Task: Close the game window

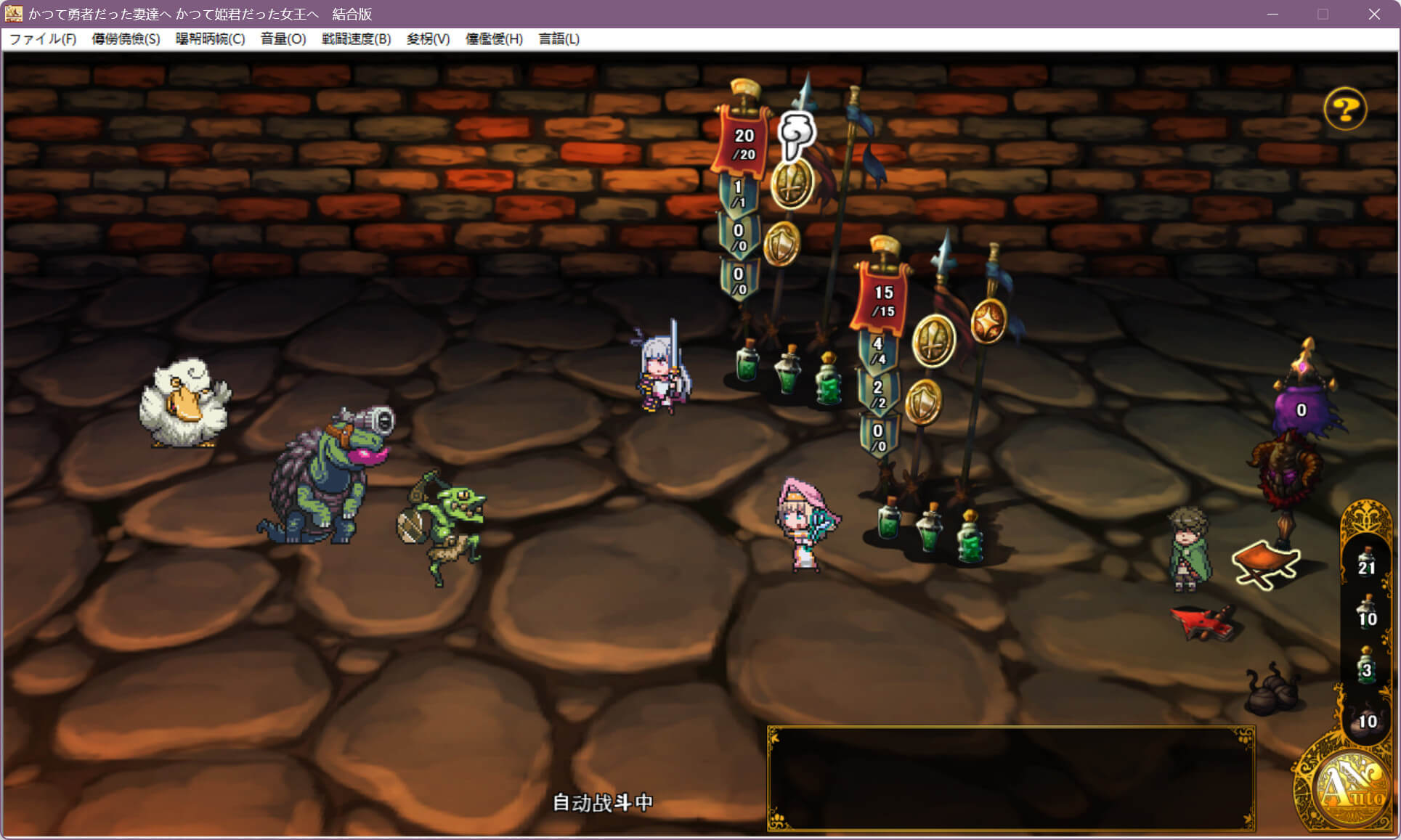Action: pos(1373,15)
